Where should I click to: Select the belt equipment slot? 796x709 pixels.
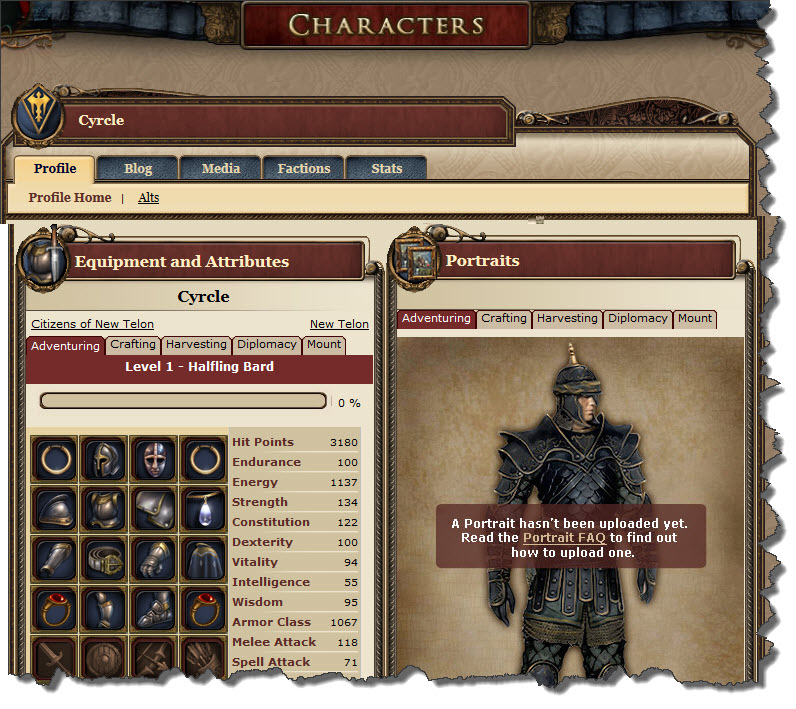[104, 557]
